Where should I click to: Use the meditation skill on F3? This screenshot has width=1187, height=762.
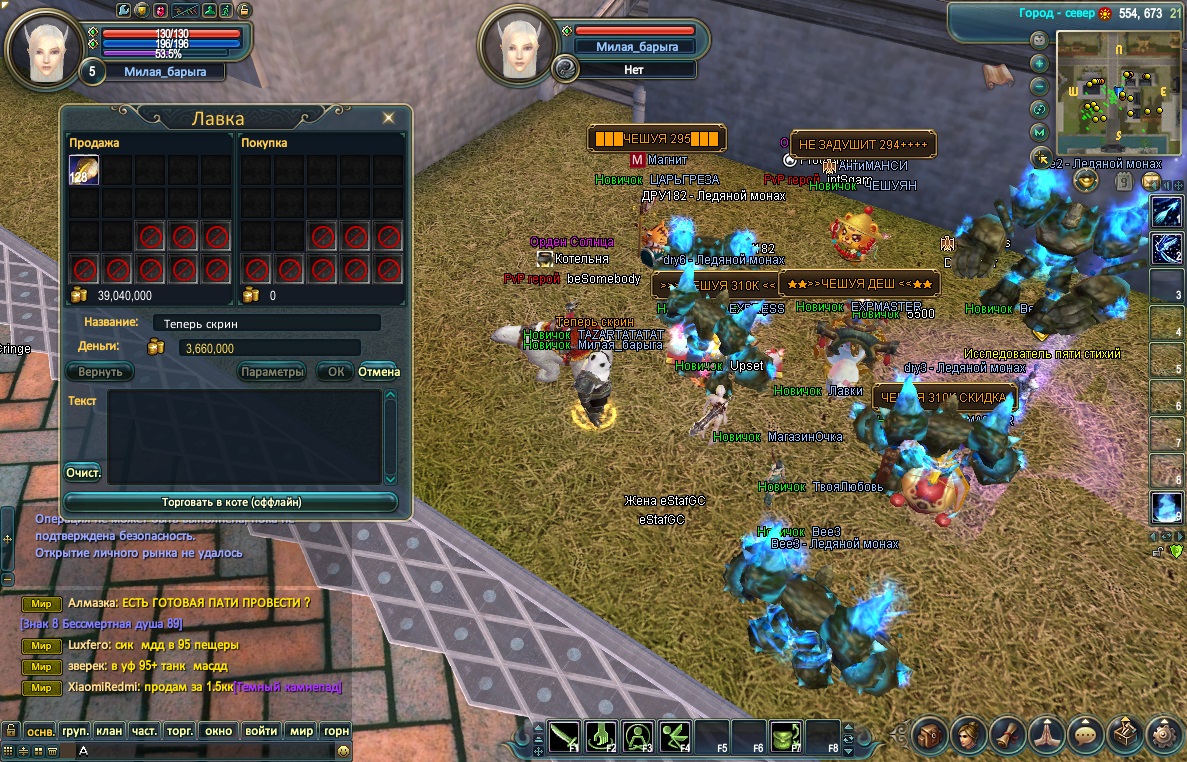click(638, 737)
